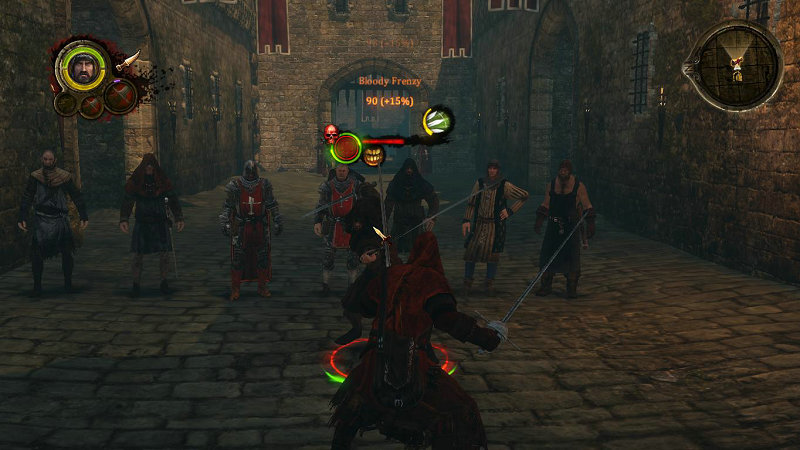Open the circular minimap
Image resolution: width=800 pixels, height=450 pixels.
pyautogui.click(x=738, y=64)
